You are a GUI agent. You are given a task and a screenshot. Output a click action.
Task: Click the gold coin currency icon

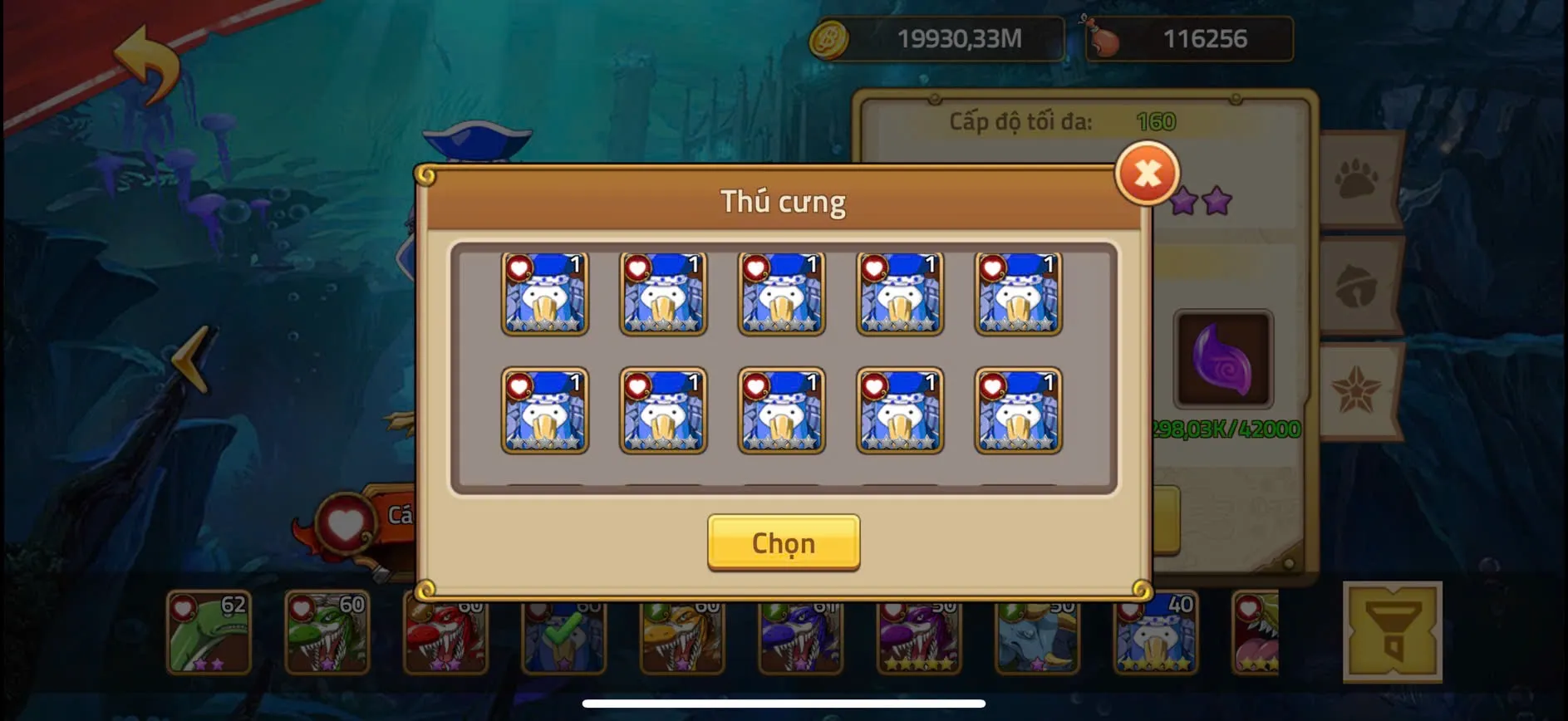coord(830,37)
